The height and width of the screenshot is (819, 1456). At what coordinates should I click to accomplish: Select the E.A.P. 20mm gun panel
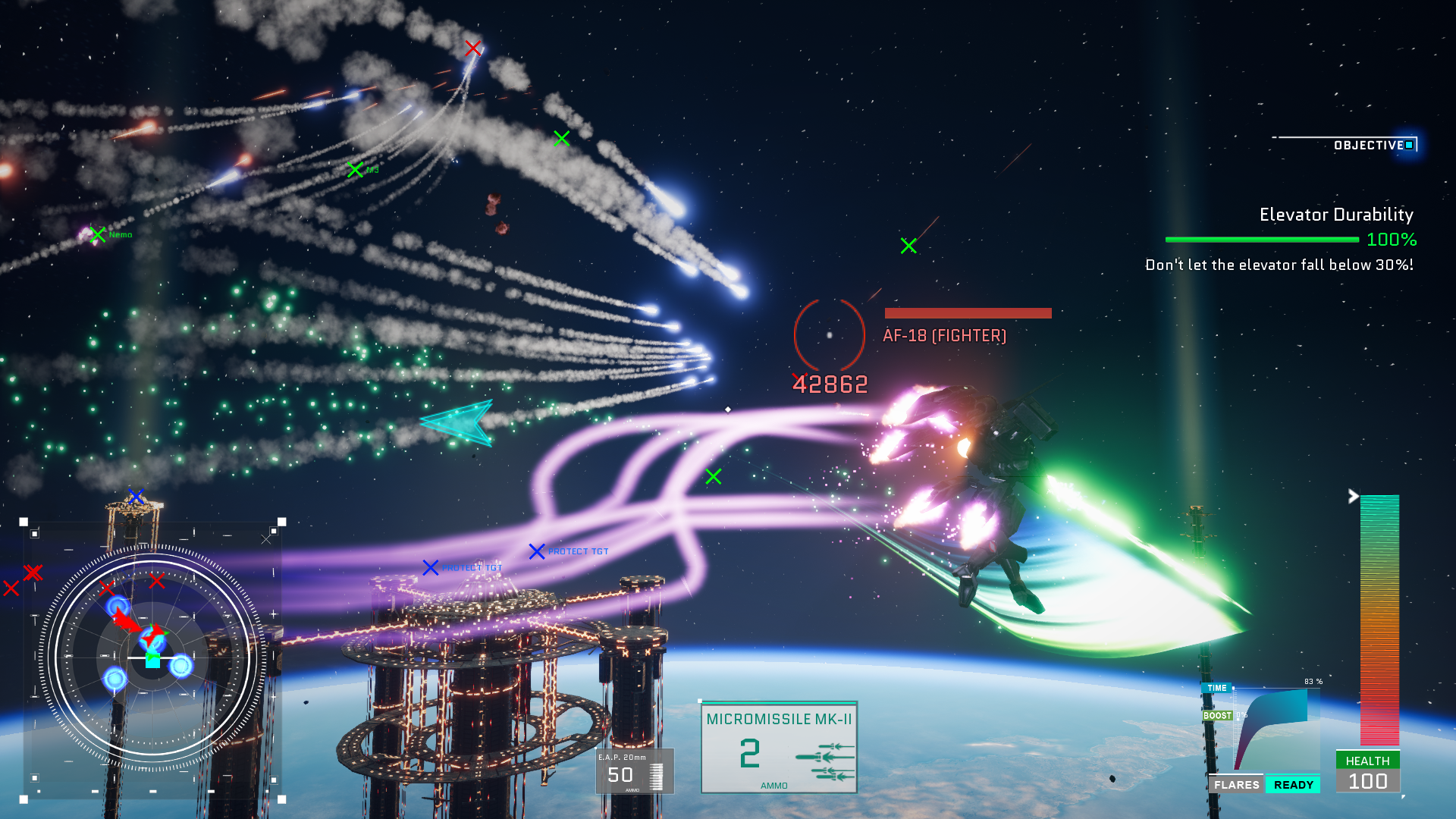tap(634, 770)
